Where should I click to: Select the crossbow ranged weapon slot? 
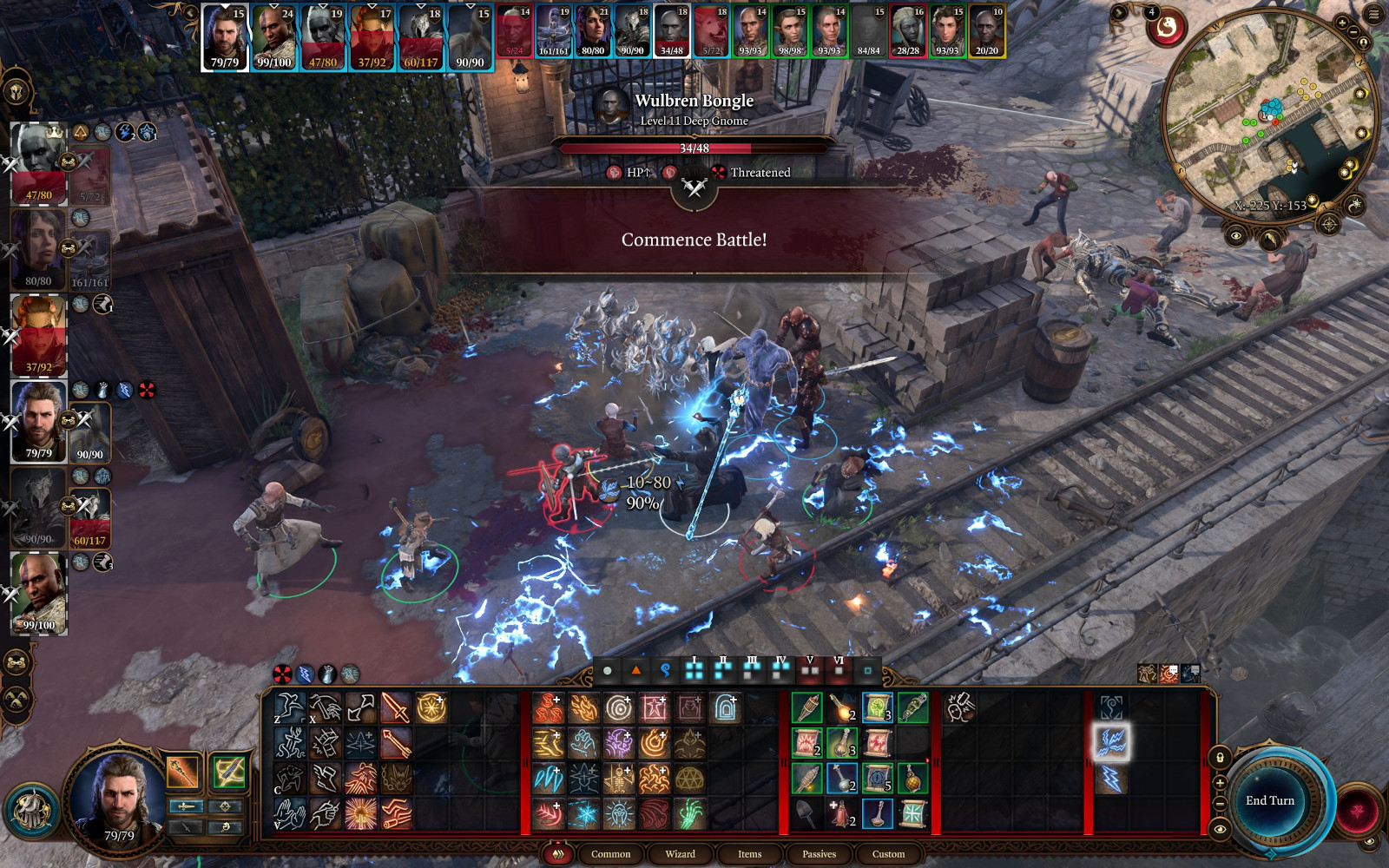click(228, 772)
